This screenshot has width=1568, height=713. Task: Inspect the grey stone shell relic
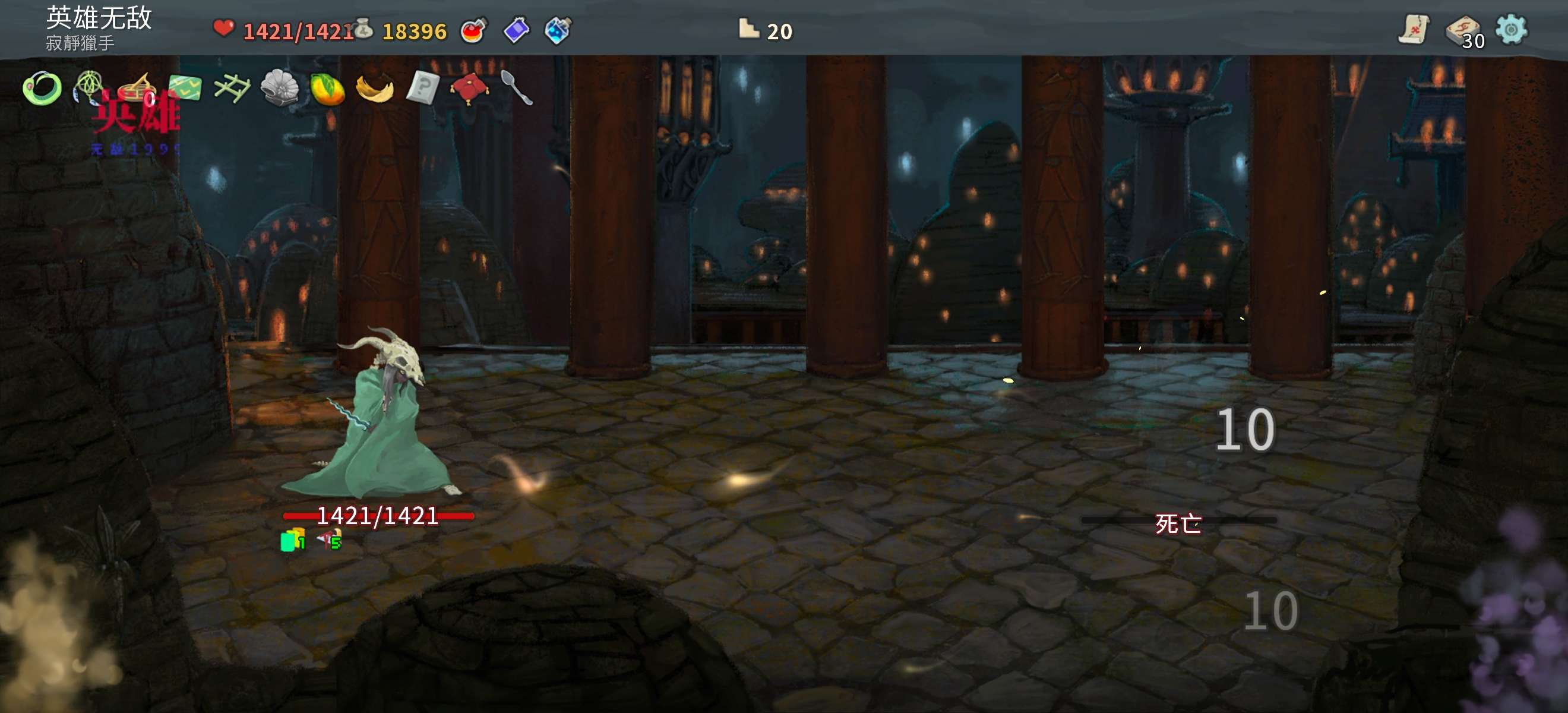coord(279,89)
